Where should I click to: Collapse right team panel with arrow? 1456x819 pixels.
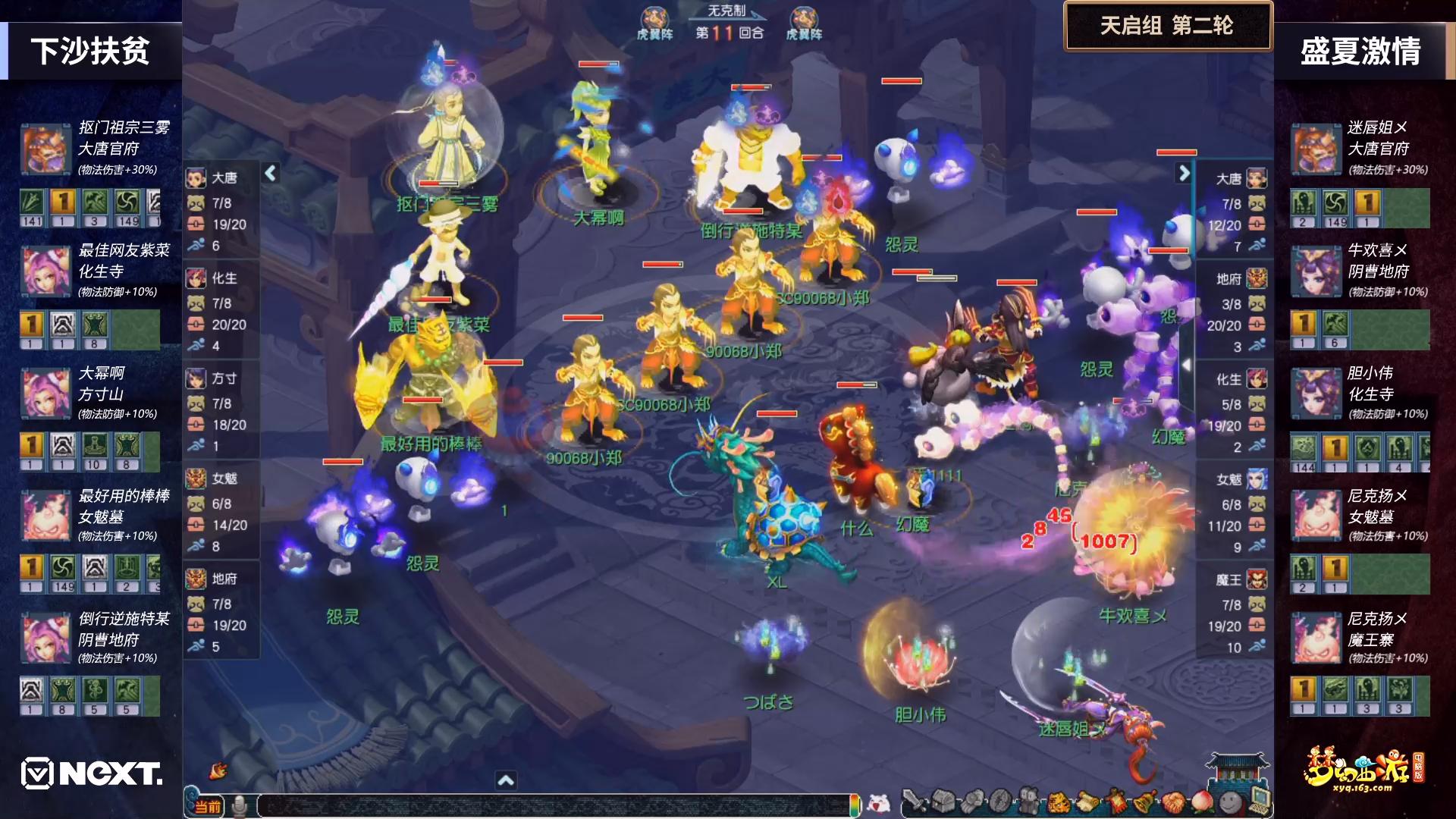pyautogui.click(x=1184, y=174)
